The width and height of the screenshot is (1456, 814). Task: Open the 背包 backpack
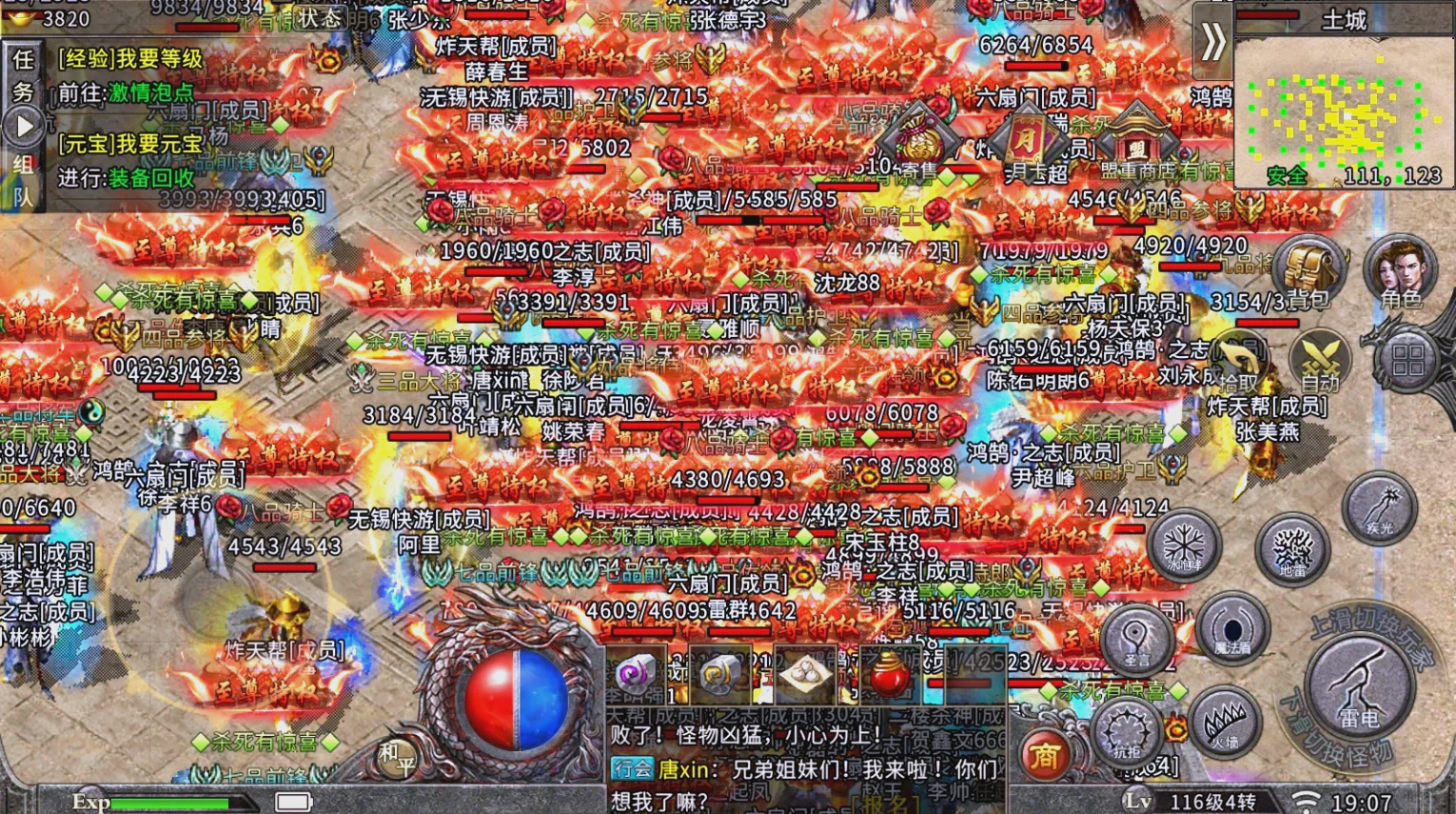point(1311,262)
